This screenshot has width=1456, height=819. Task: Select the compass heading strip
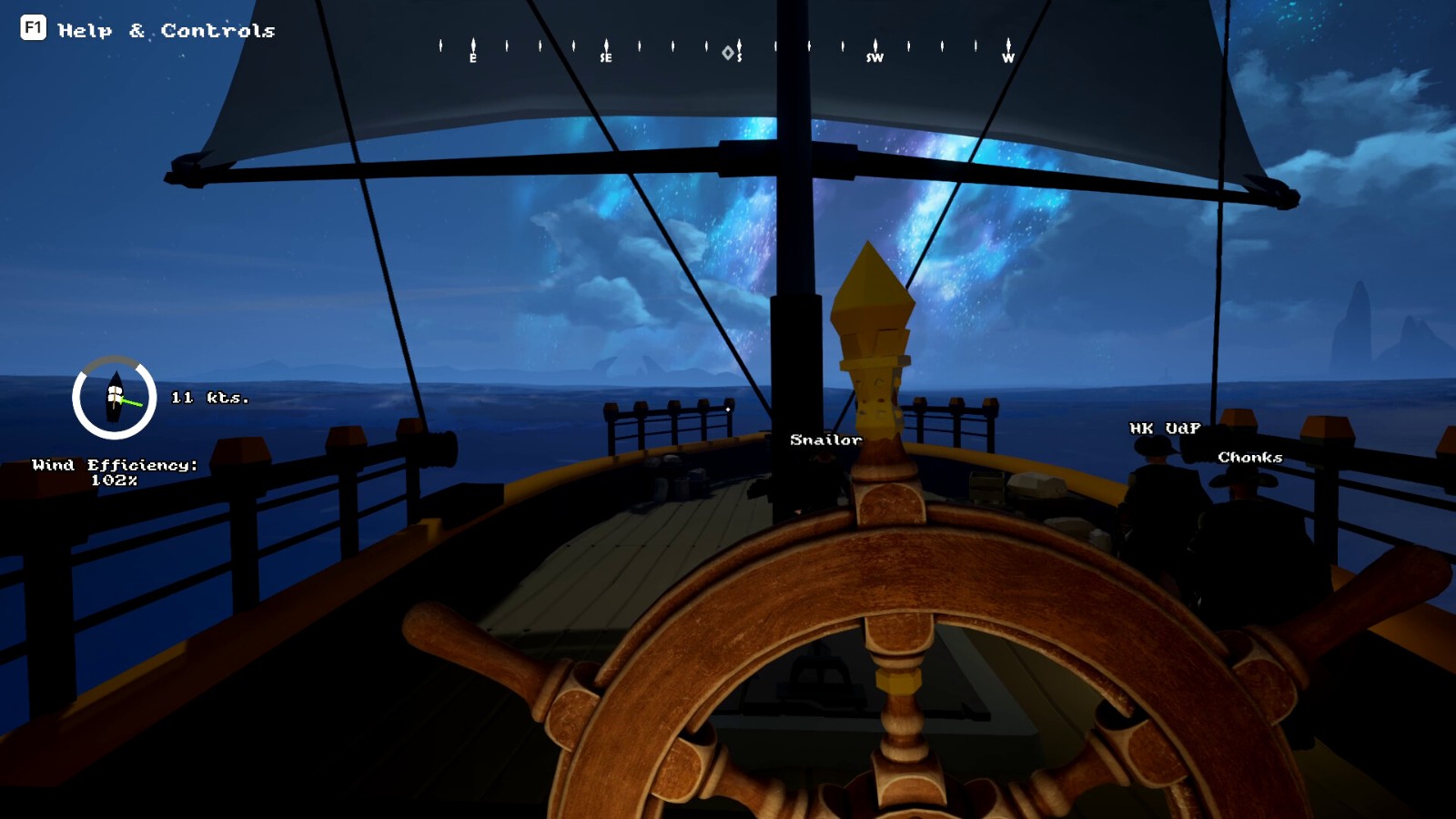coord(725,50)
